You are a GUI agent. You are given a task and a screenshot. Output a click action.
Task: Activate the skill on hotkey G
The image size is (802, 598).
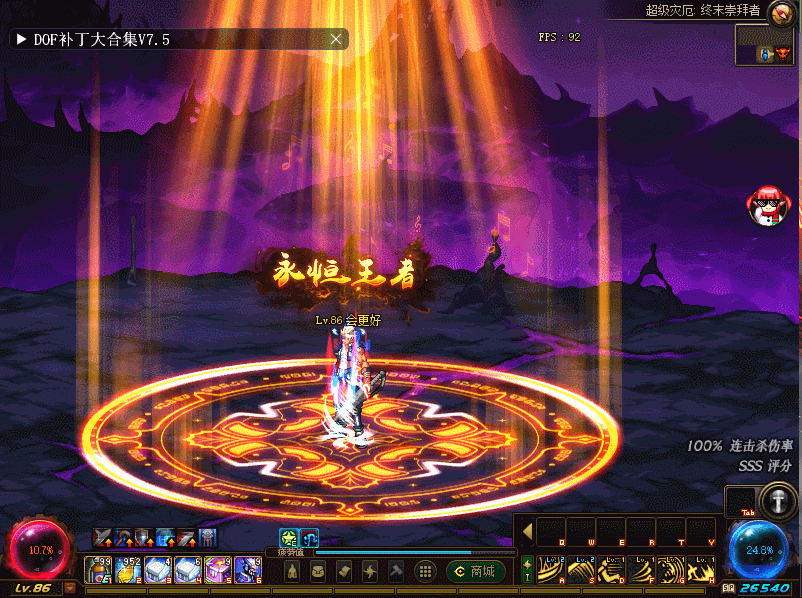point(672,570)
